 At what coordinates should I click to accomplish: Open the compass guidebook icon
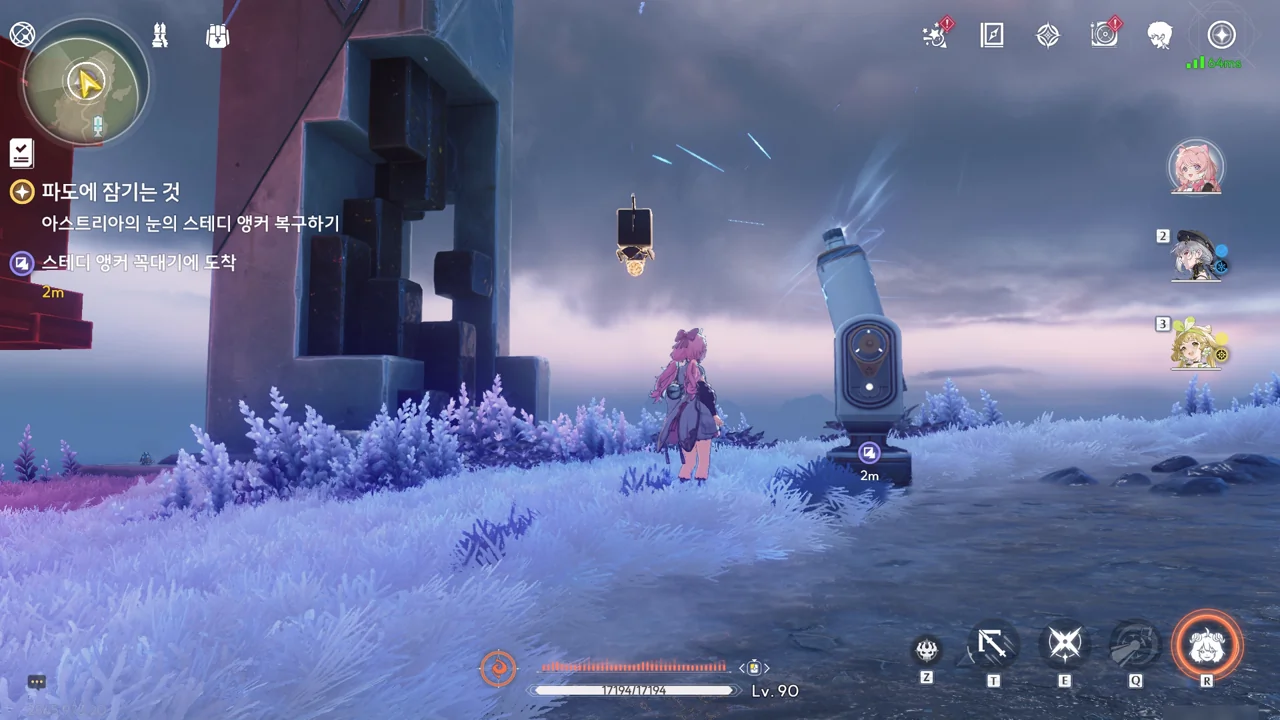pyautogui.click(x=991, y=36)
